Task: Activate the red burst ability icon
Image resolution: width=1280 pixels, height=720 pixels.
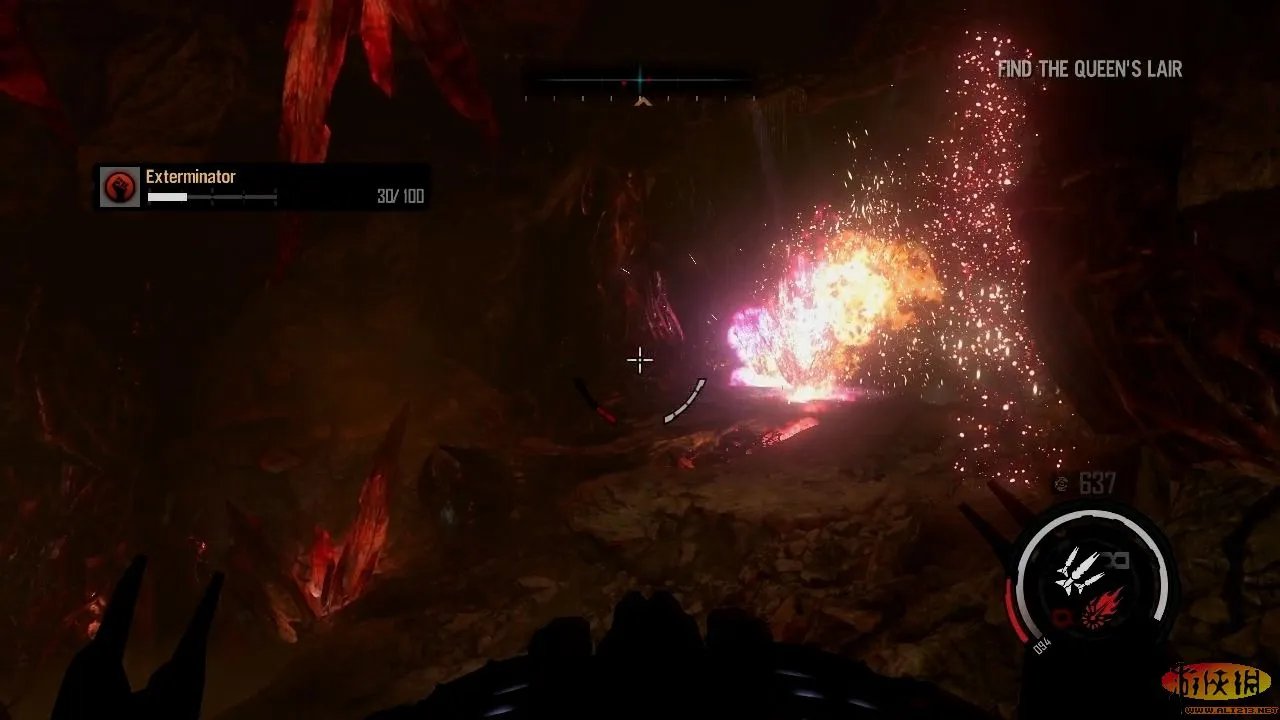Action: pos(1101,605)
